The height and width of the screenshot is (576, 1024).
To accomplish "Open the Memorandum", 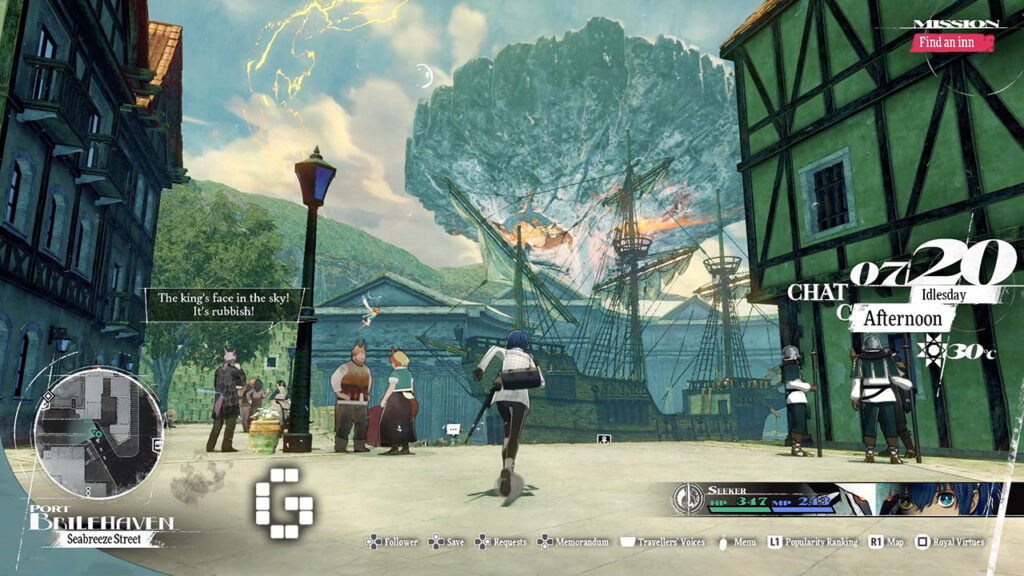I will tap(573, 542).
